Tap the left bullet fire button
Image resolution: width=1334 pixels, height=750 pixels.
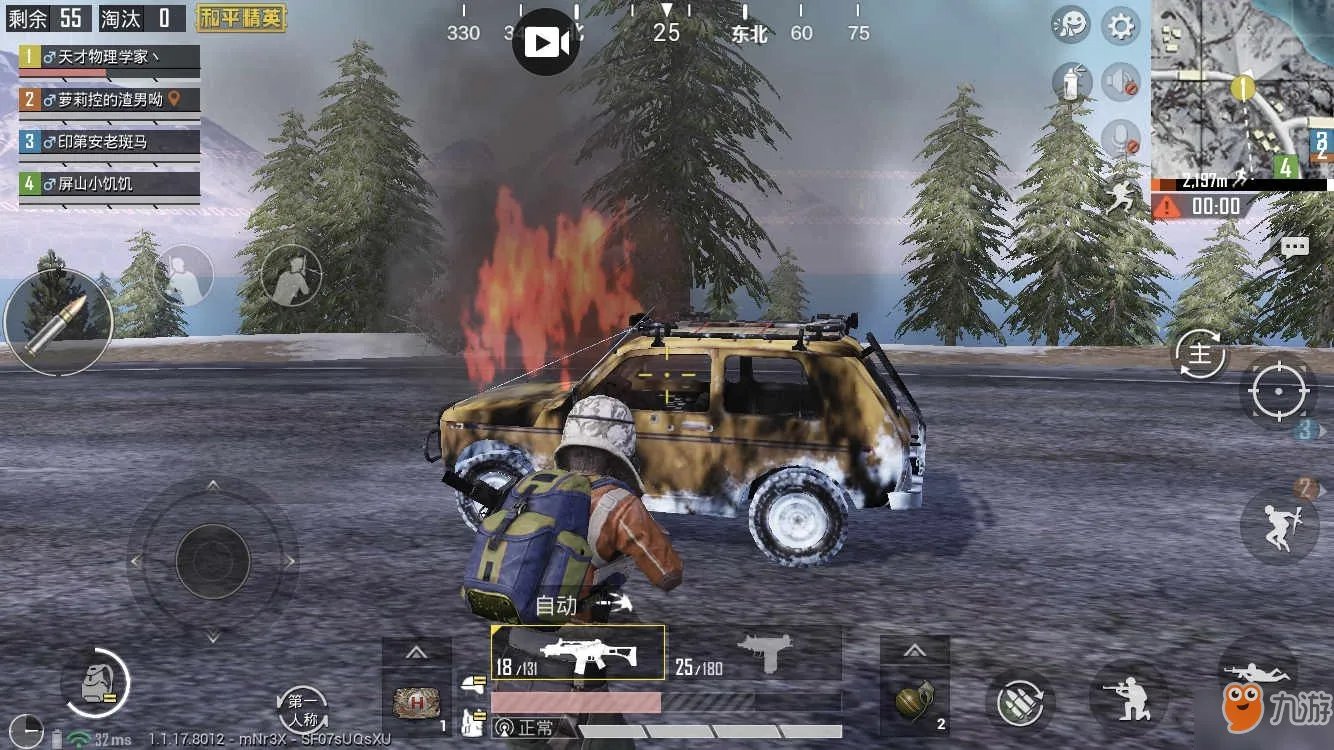[x=57, y=322]
